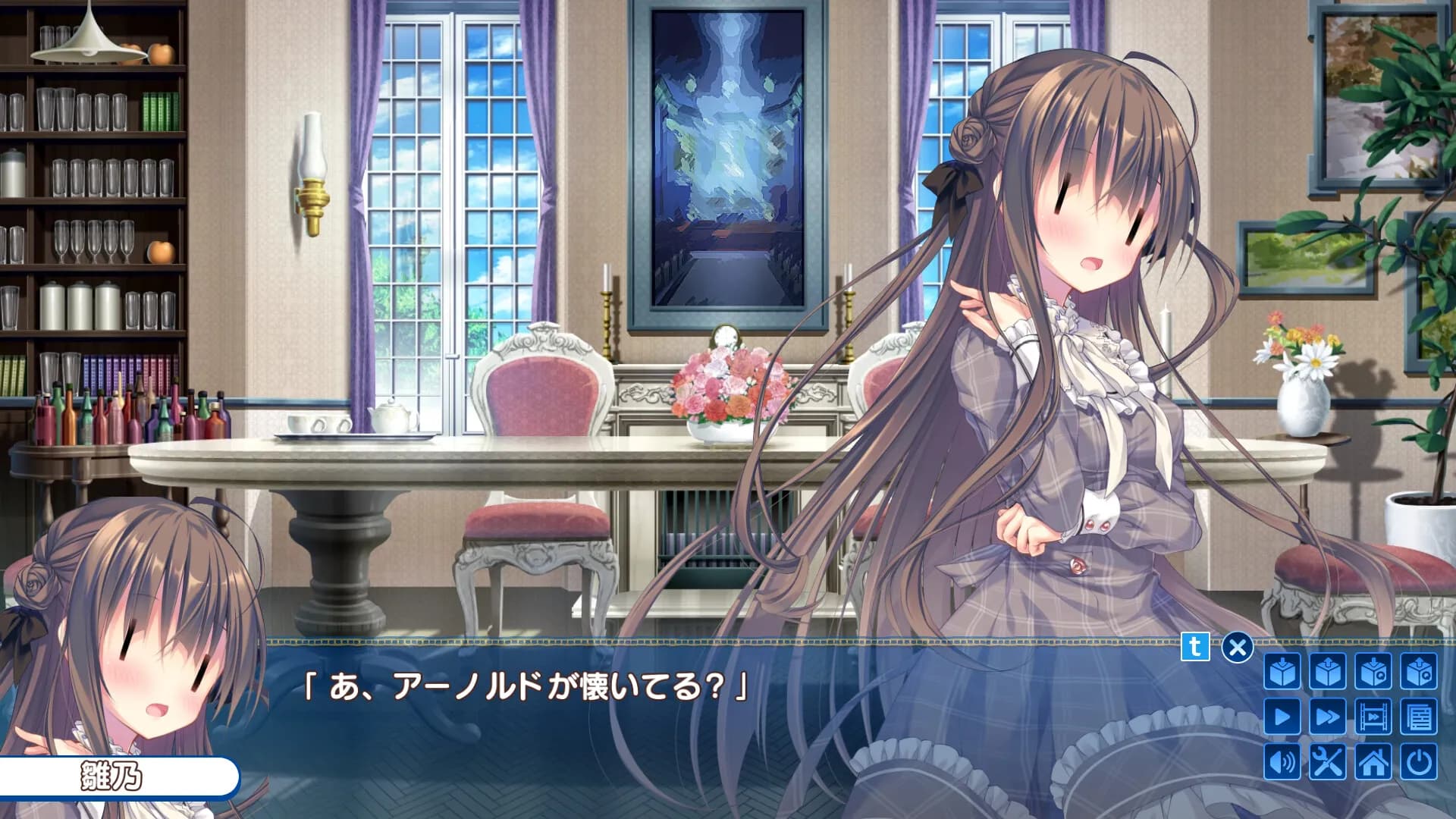1456x819 pixels.
Task: Return to title screen via home icon
Action: pos(1373,762)
